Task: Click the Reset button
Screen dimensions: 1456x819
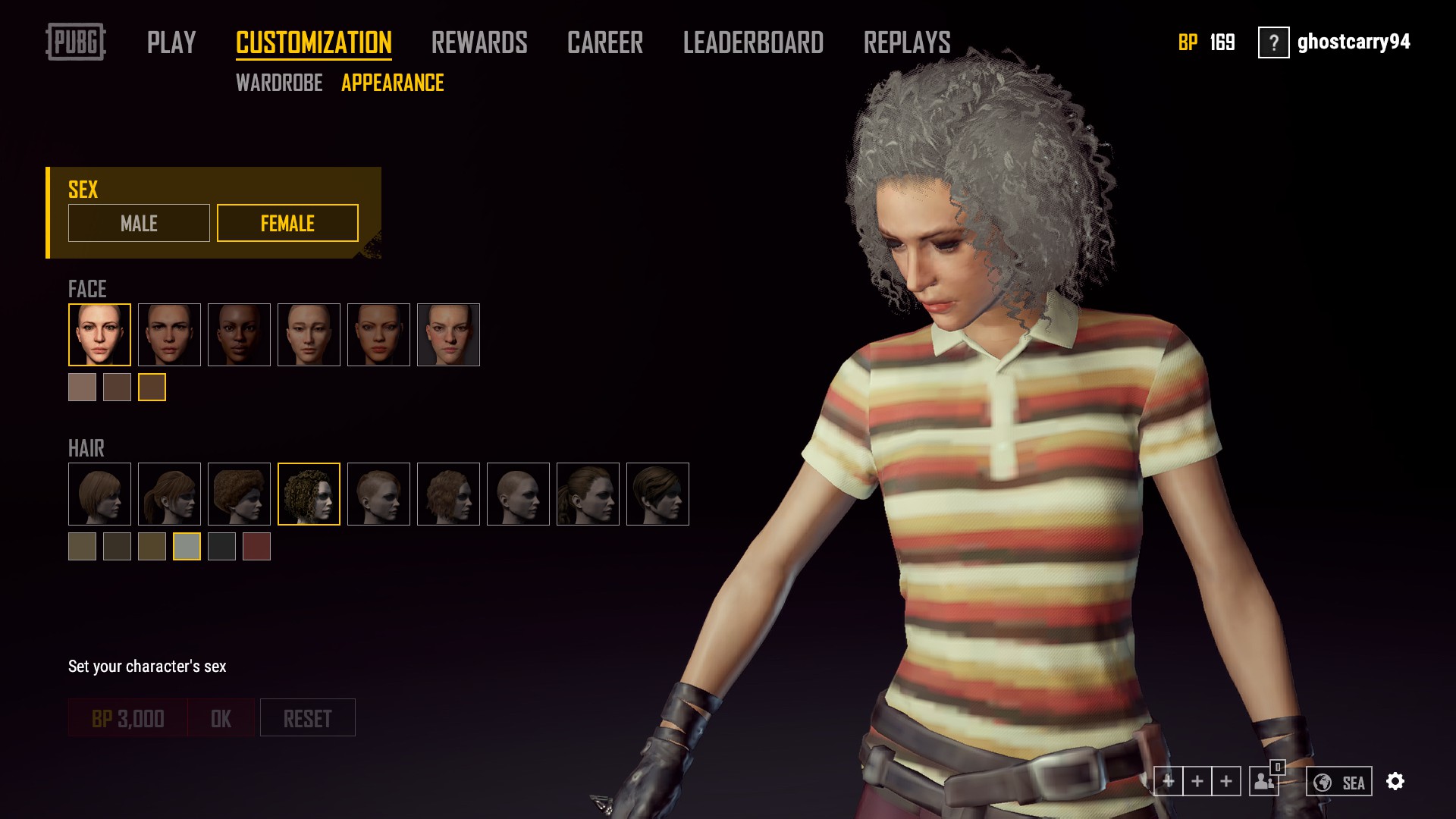Action: 307,717
